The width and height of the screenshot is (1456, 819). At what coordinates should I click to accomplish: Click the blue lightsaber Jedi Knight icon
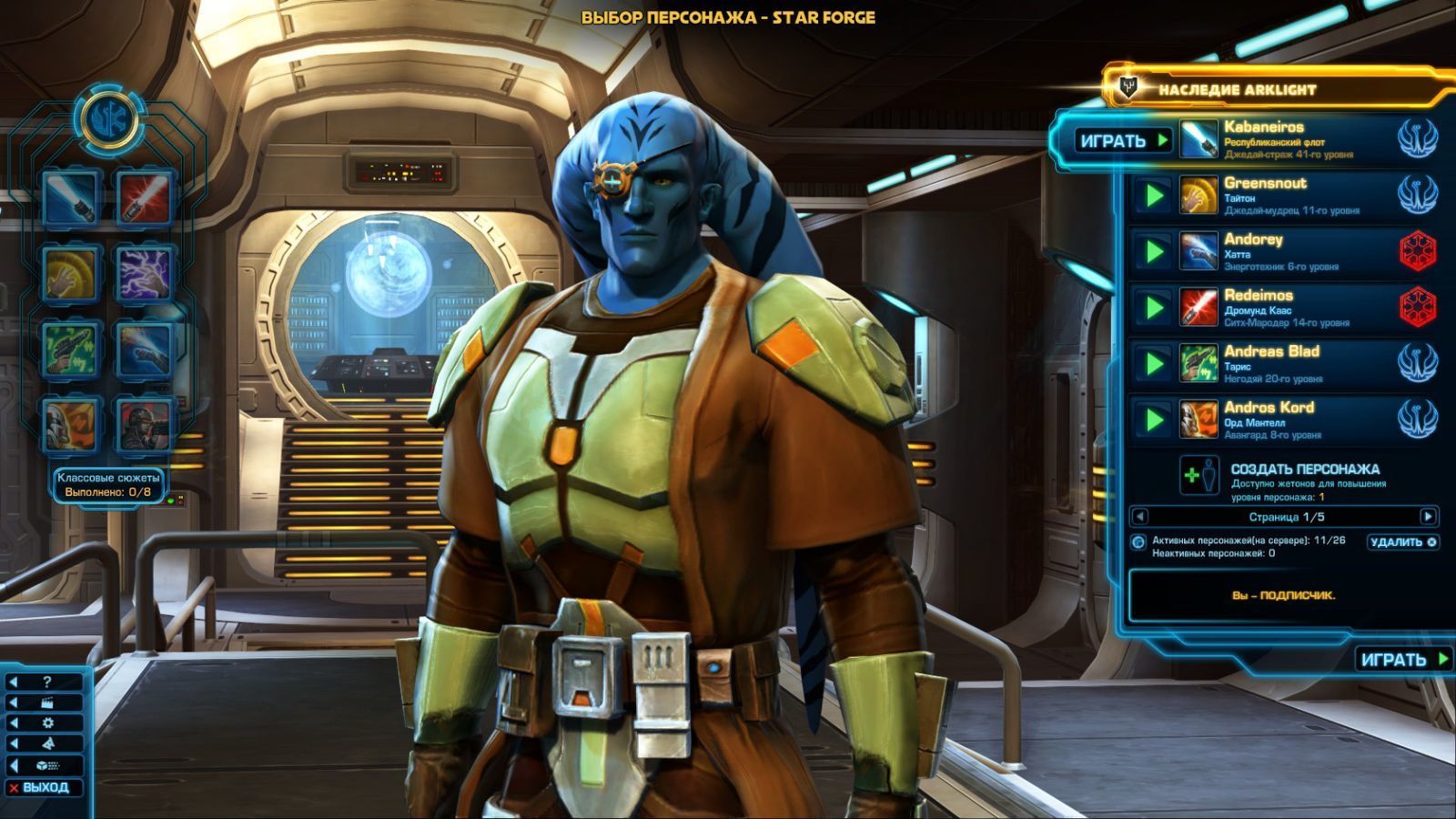(69, 198)
